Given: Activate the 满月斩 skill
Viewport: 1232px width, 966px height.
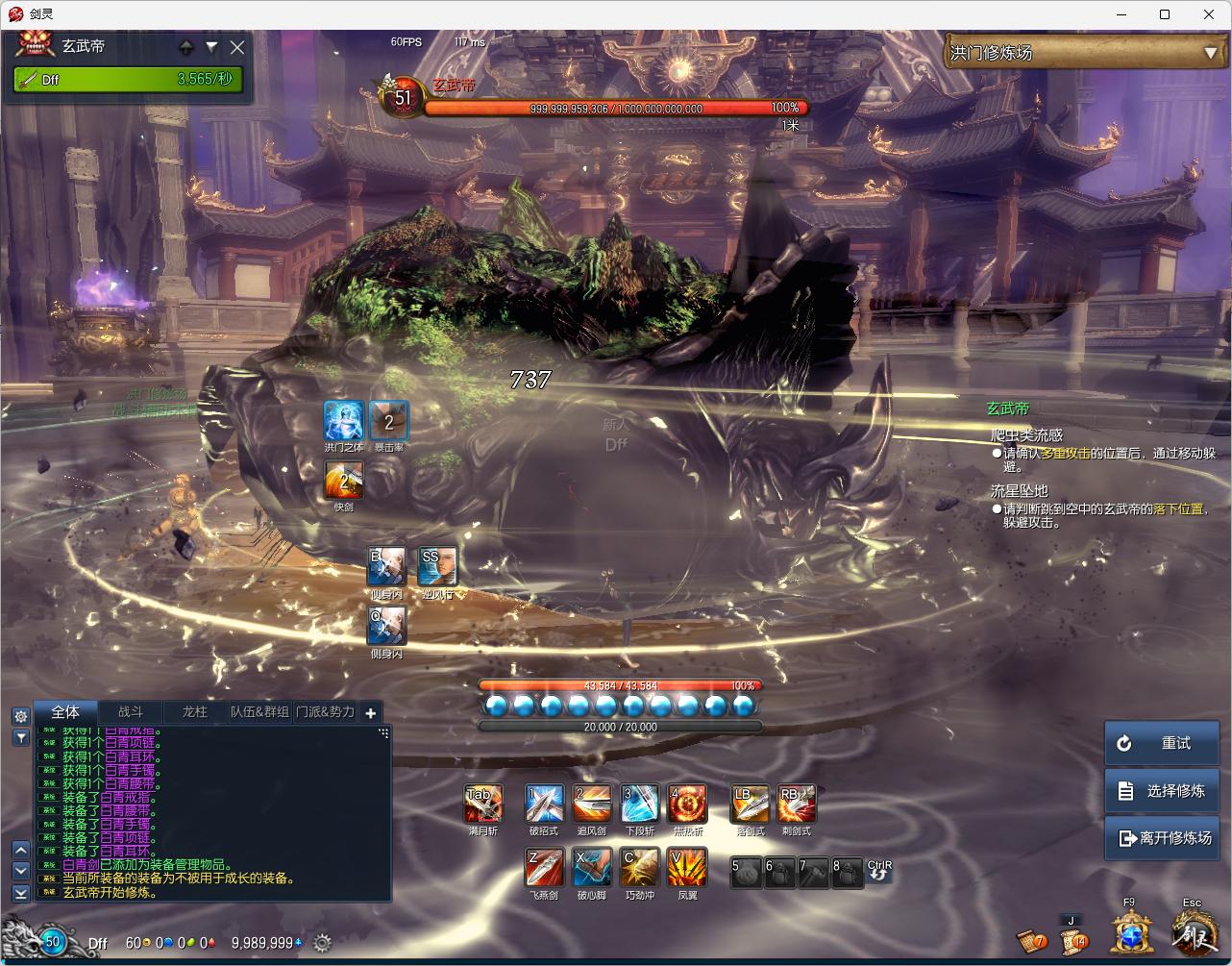Looking at the screenshot, I should (x=483, y=804).
